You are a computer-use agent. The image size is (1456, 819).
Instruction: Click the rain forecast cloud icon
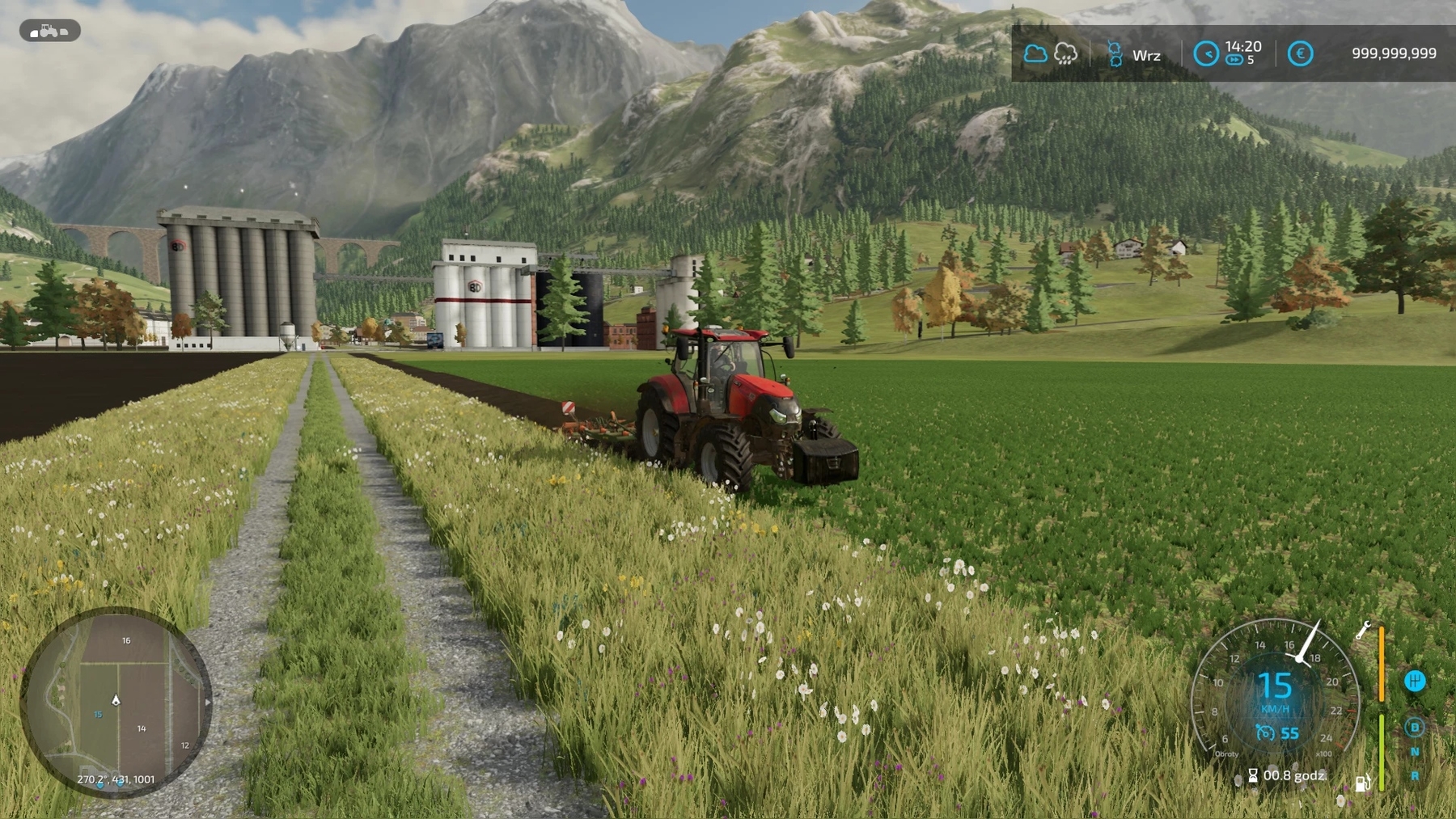point(1066,54)
